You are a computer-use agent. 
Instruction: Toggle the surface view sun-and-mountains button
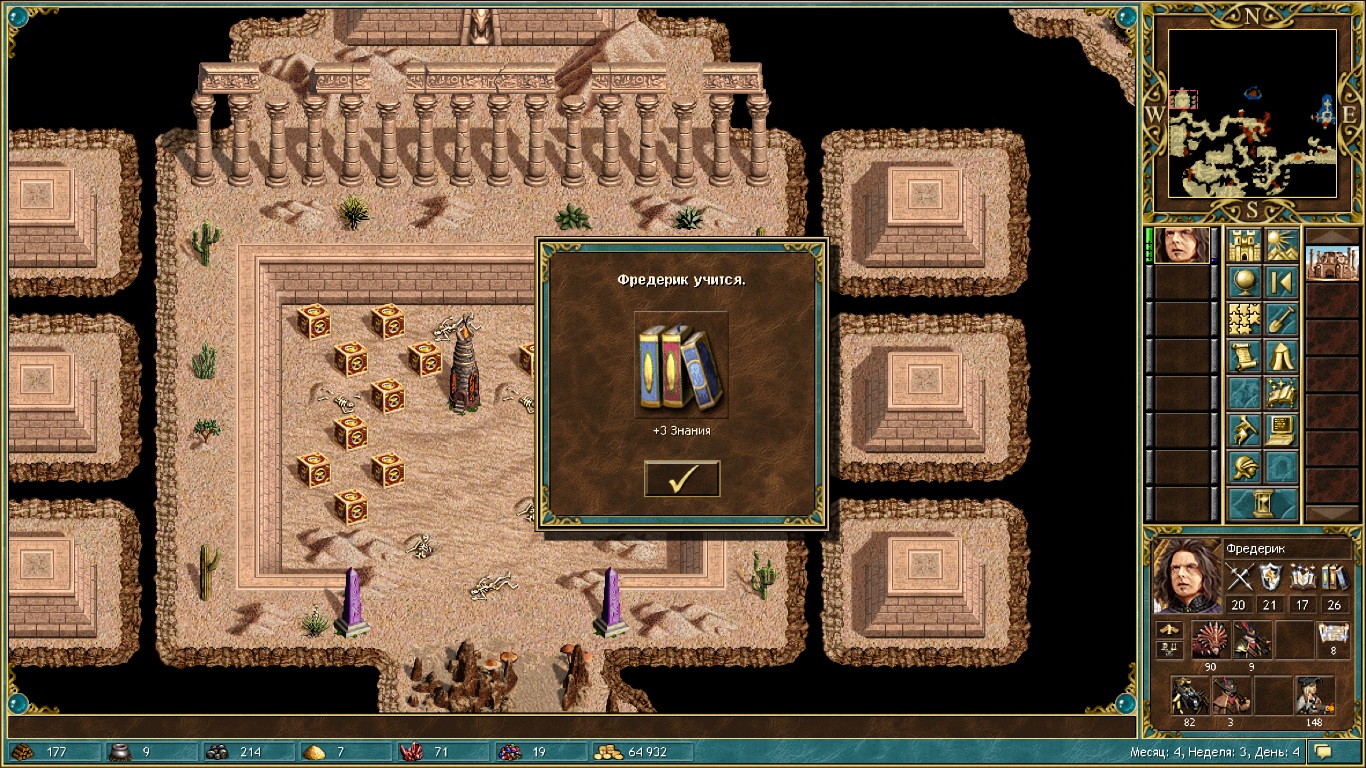pyautogui.click(x=1282, y=246)
